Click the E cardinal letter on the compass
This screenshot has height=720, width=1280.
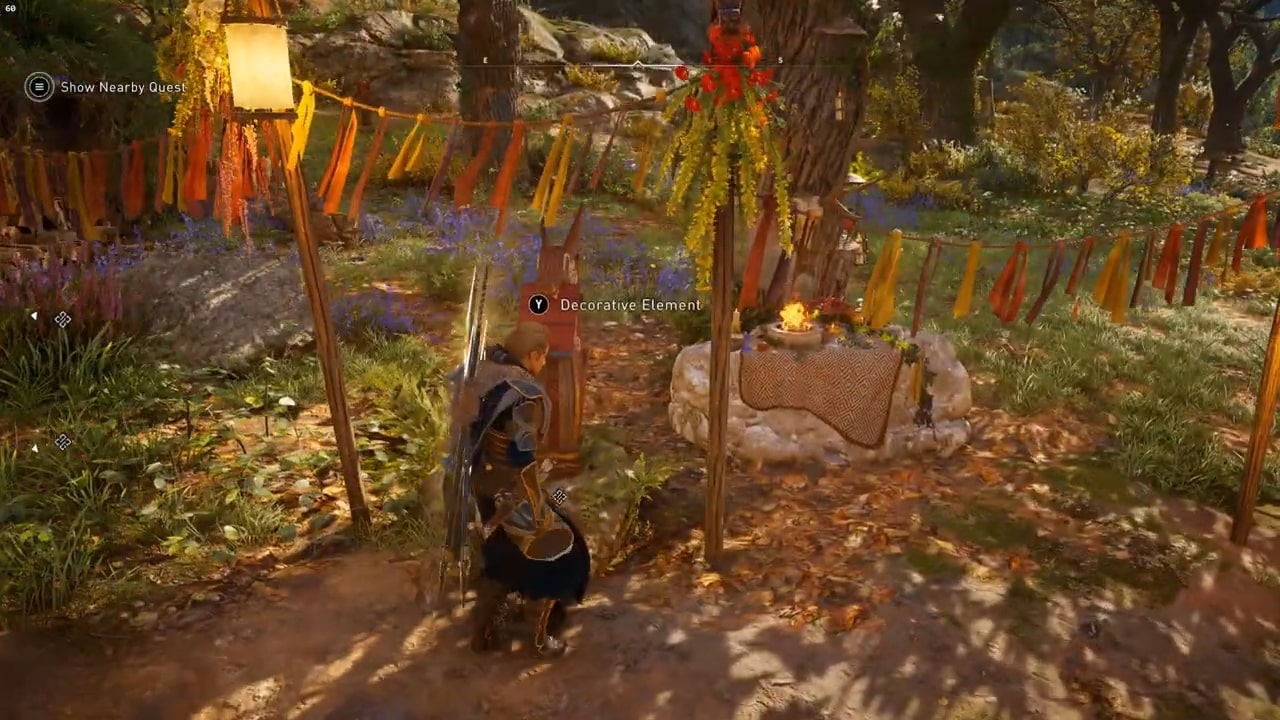(x=485, y=60)
